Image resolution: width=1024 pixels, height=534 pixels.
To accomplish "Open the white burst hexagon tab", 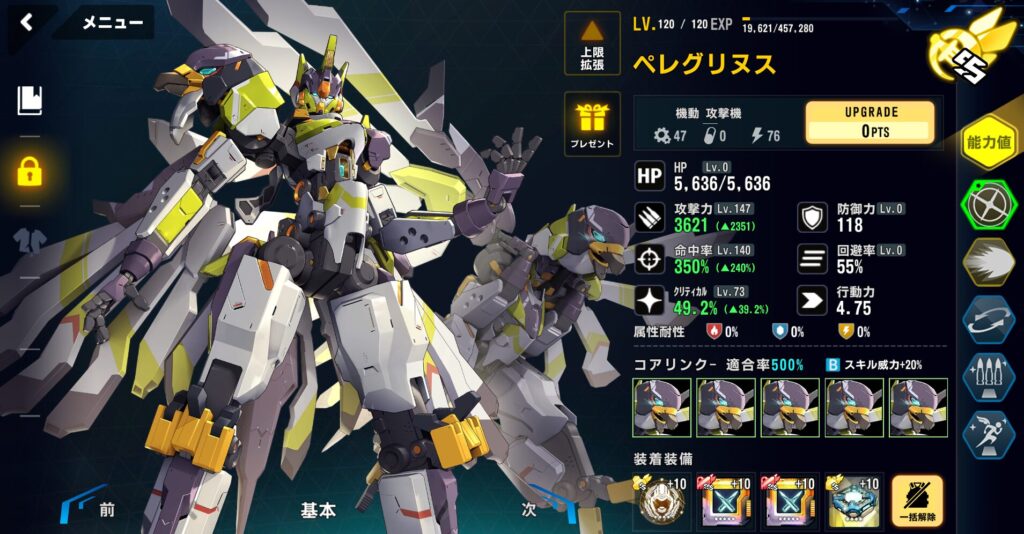I will (x=988, y=262).
